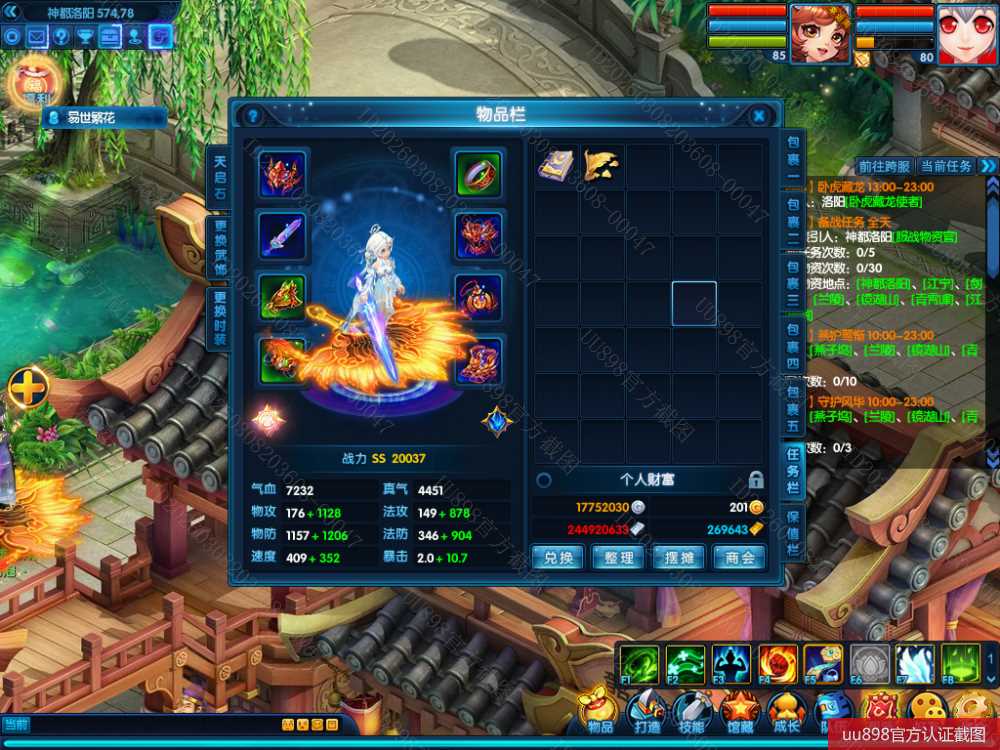Open the 打造 crafting menu

tap(647, 712)
